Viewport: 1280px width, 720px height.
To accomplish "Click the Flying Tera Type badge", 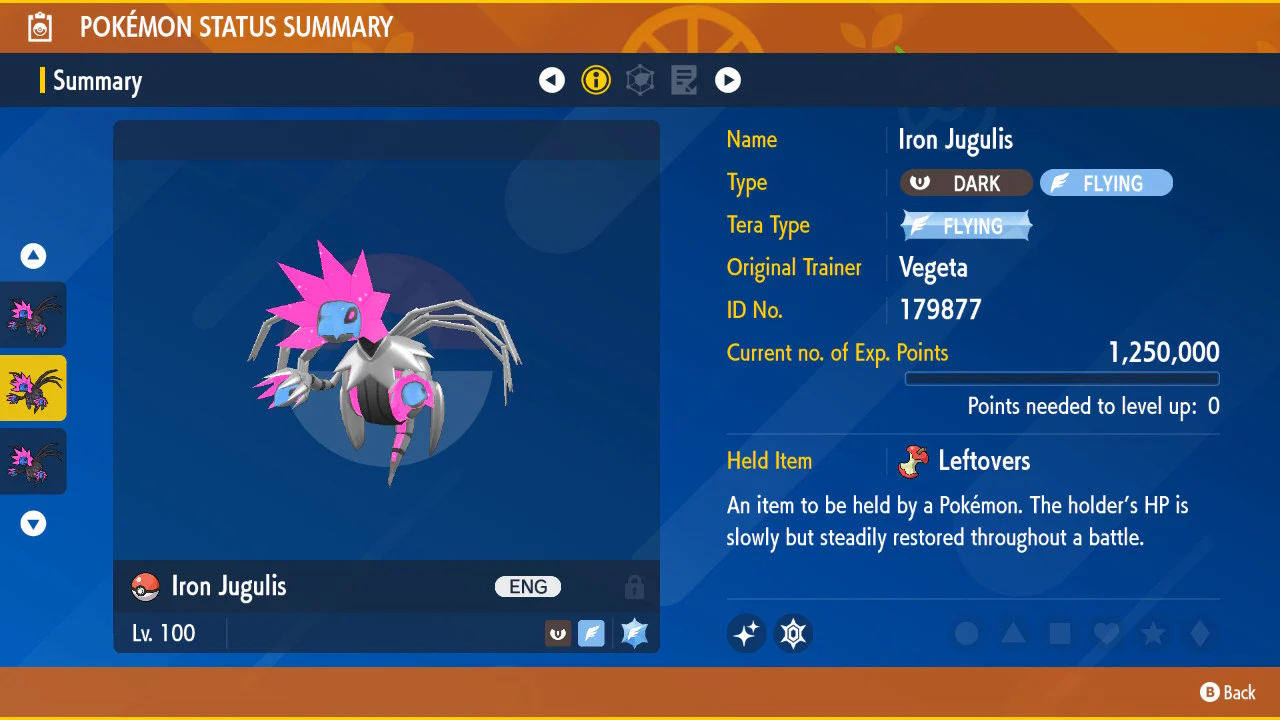I will pos(966,226).
